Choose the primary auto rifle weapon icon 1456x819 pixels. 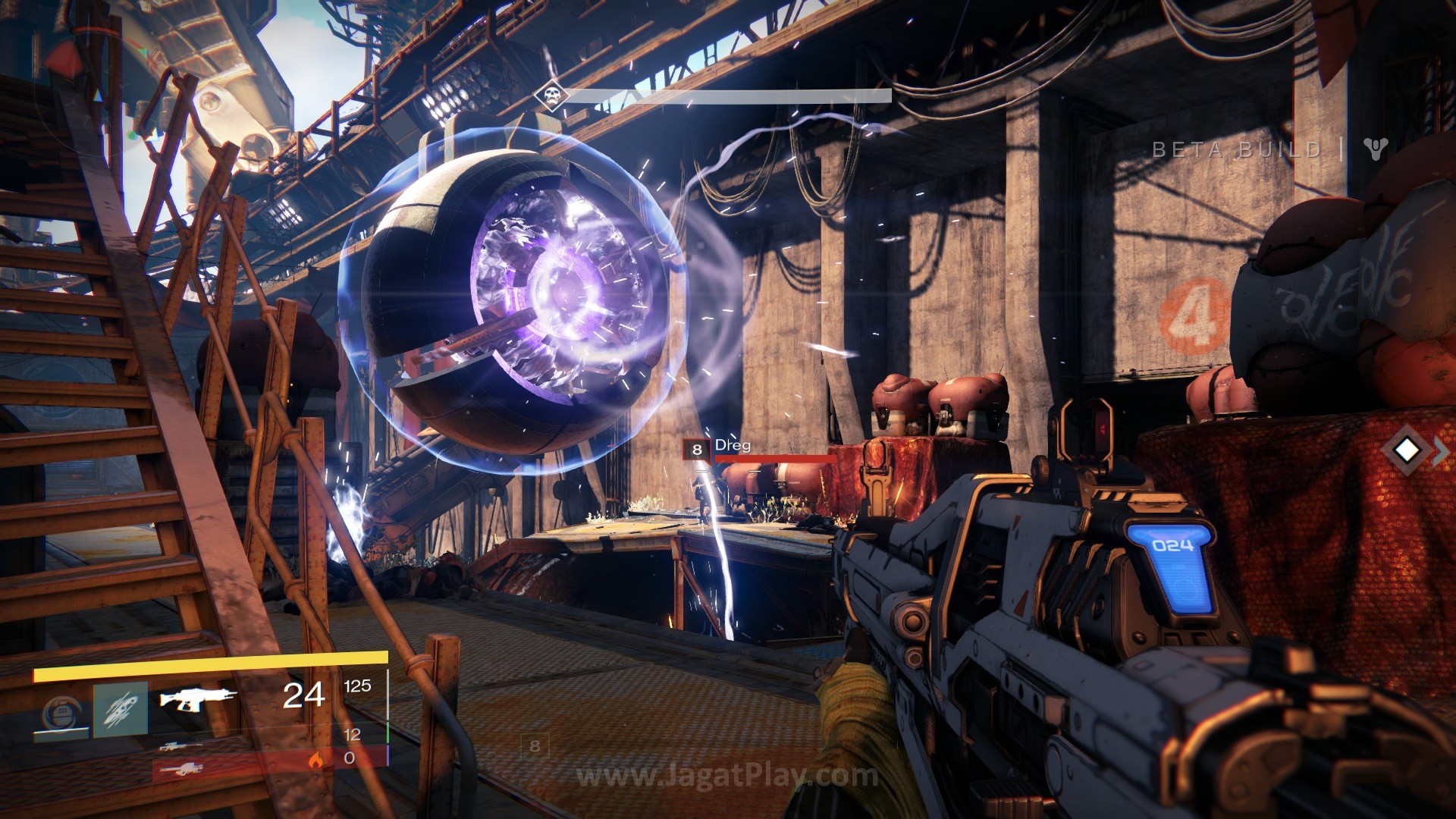(x=198, y=698)
